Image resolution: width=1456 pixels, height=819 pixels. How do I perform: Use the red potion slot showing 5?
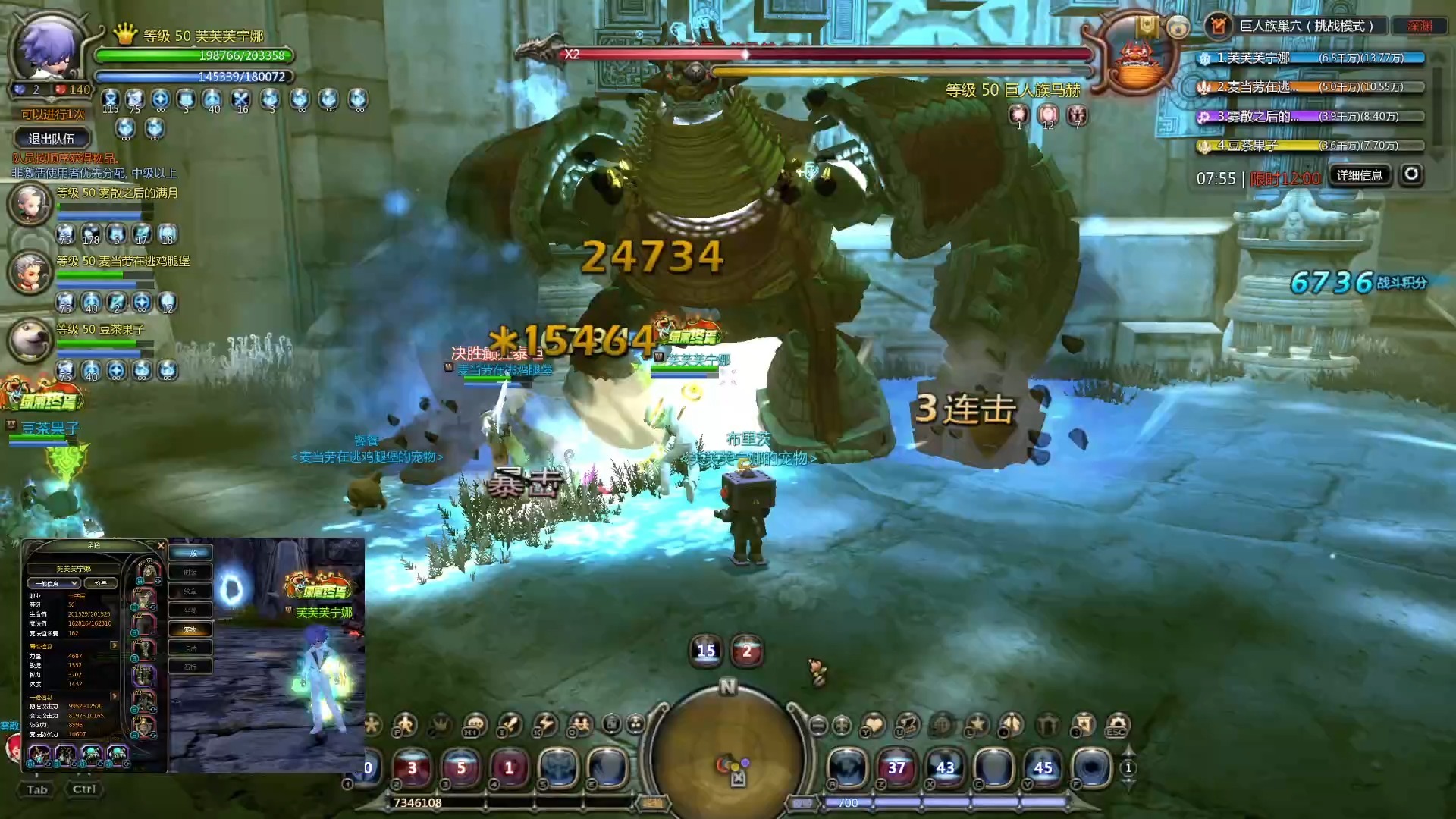(x=460, y=767)
